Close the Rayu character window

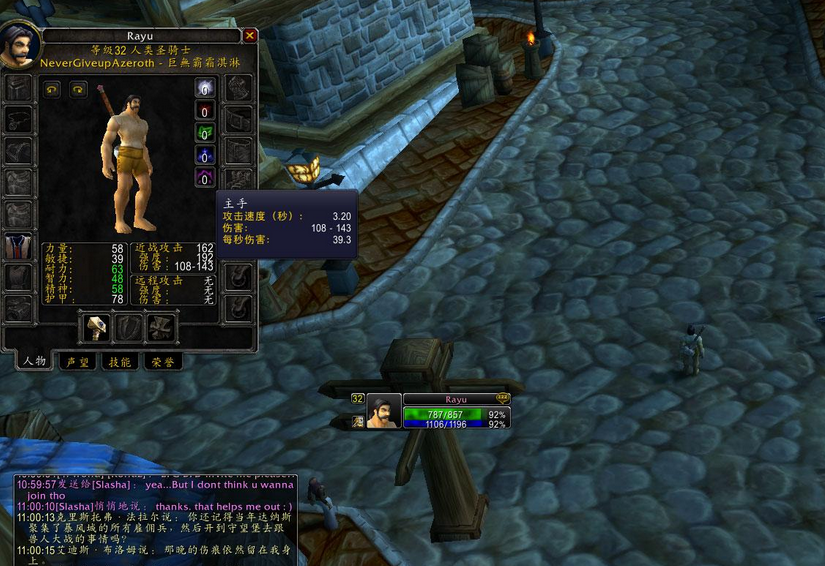[x=250, y=35]
